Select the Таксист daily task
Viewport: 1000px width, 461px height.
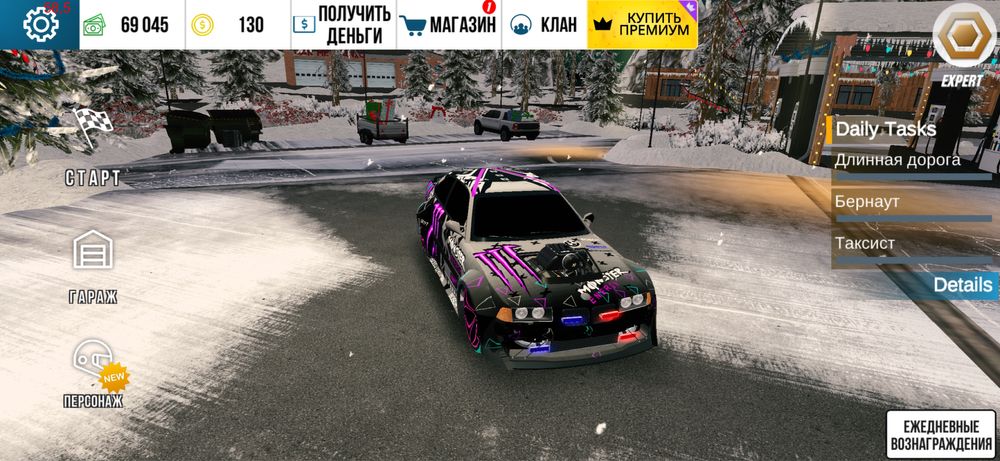pos(910,244)
